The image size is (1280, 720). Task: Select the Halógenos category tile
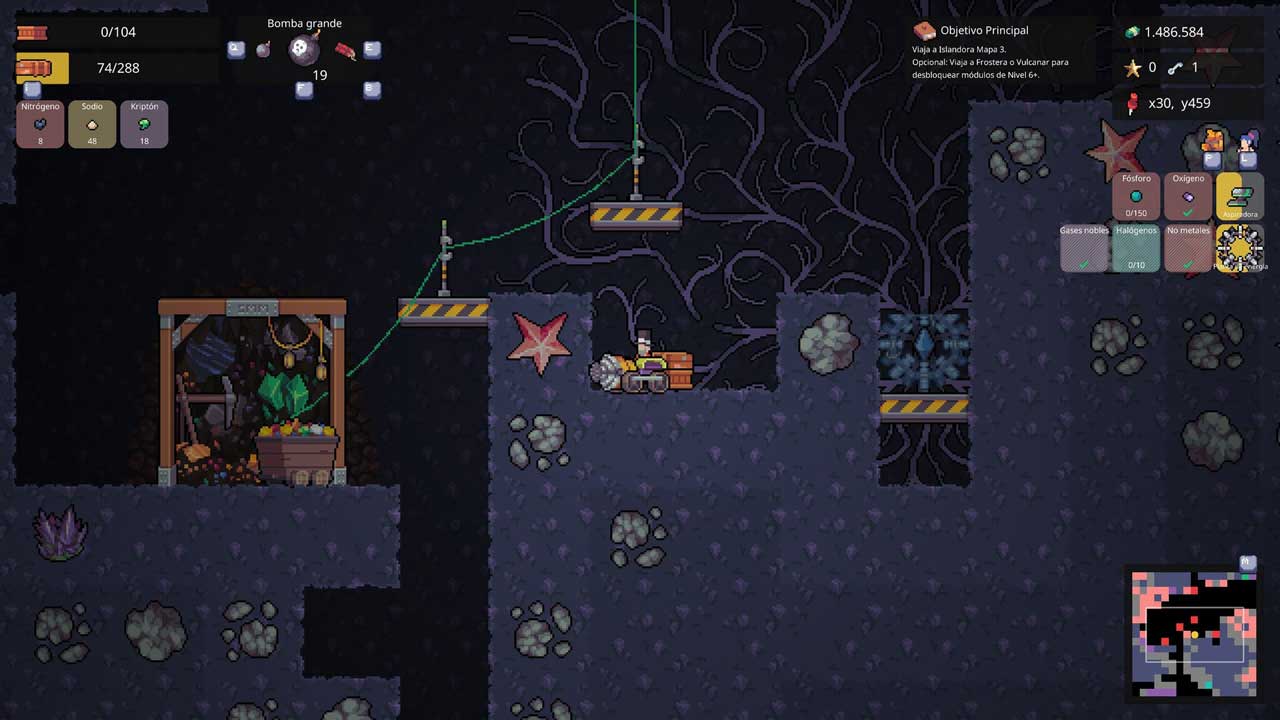1136,248
